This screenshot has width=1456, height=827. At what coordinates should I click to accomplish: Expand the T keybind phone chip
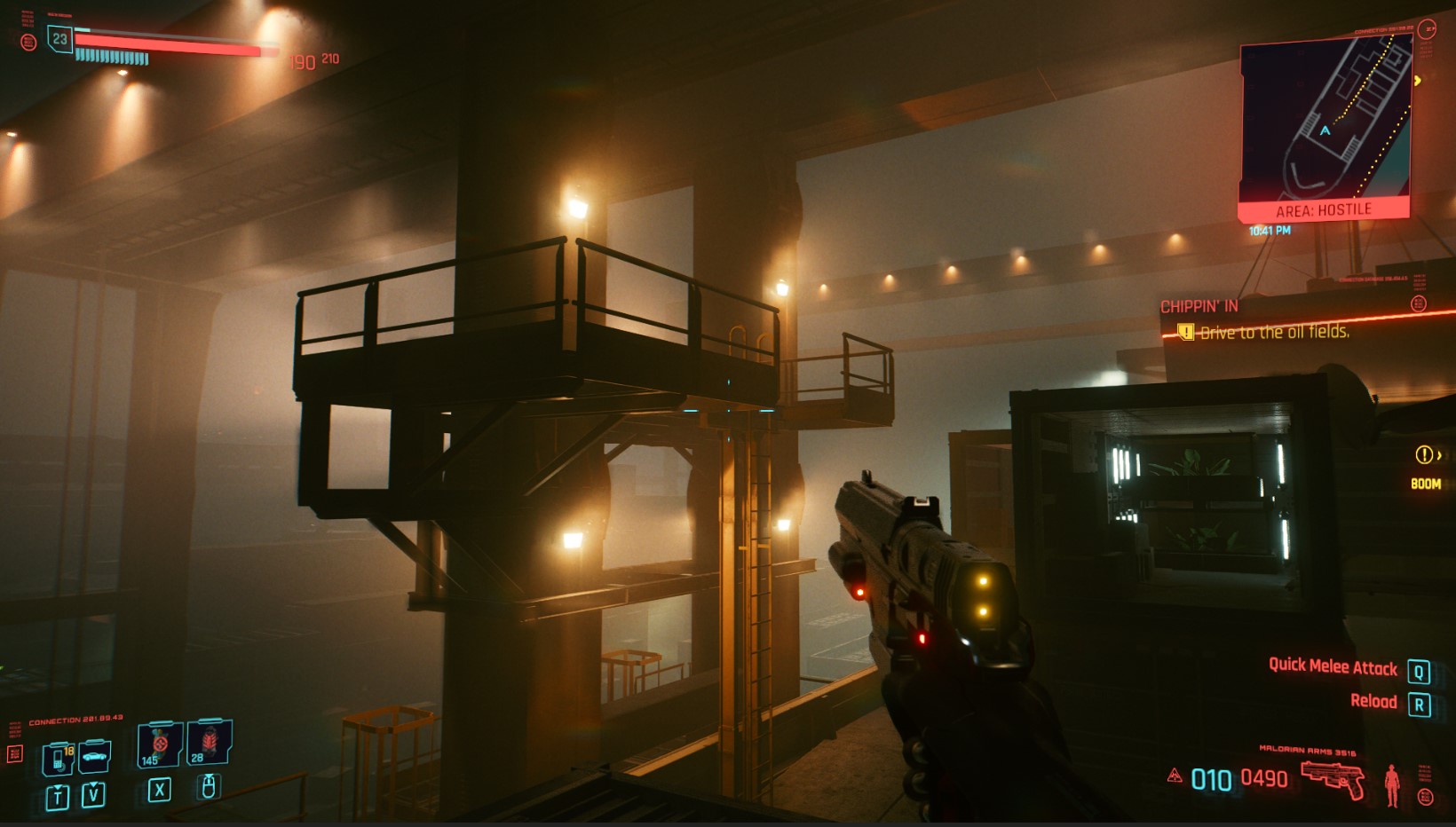(58, 798)
